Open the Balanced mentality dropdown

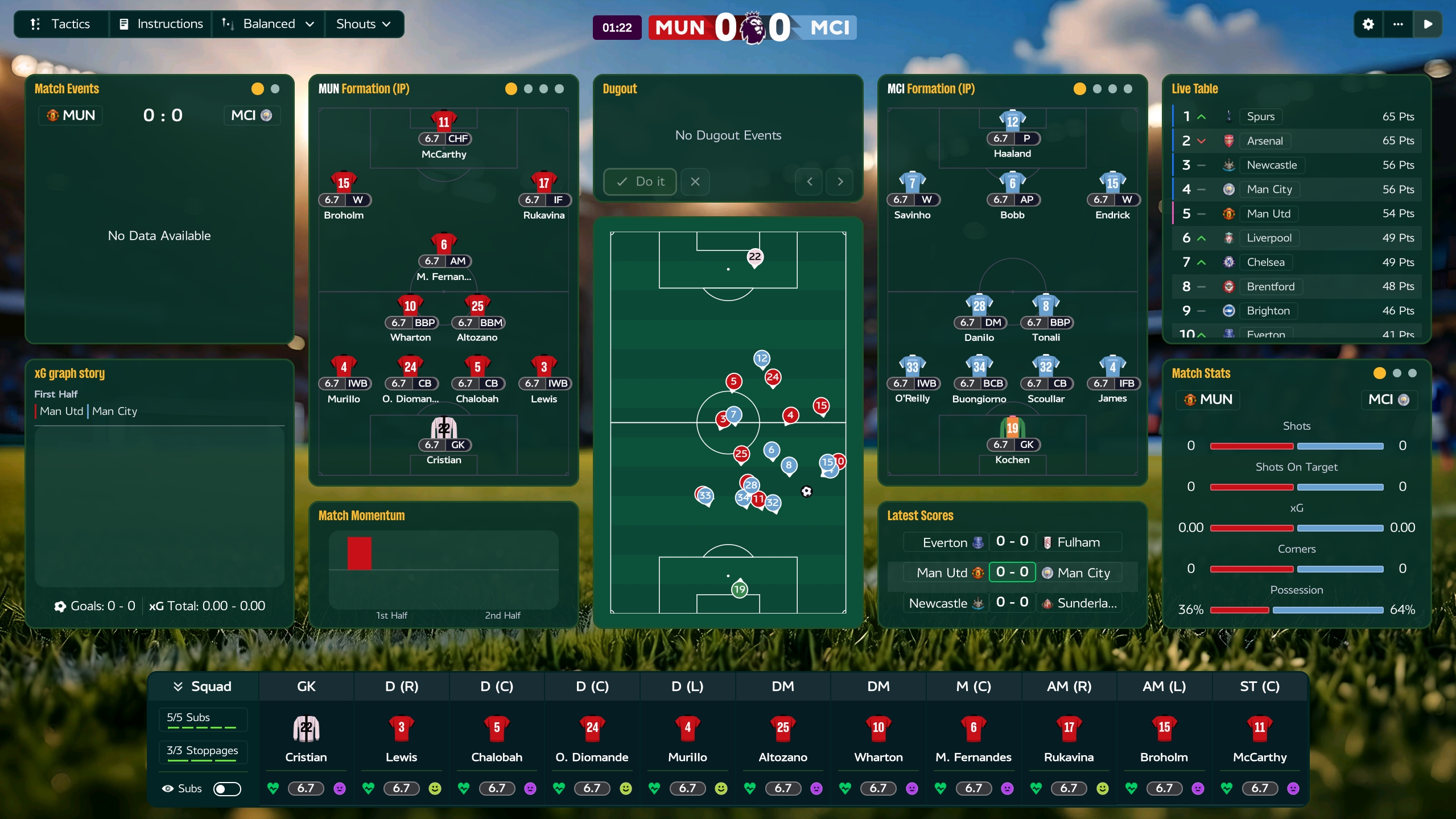click(269, 24)
